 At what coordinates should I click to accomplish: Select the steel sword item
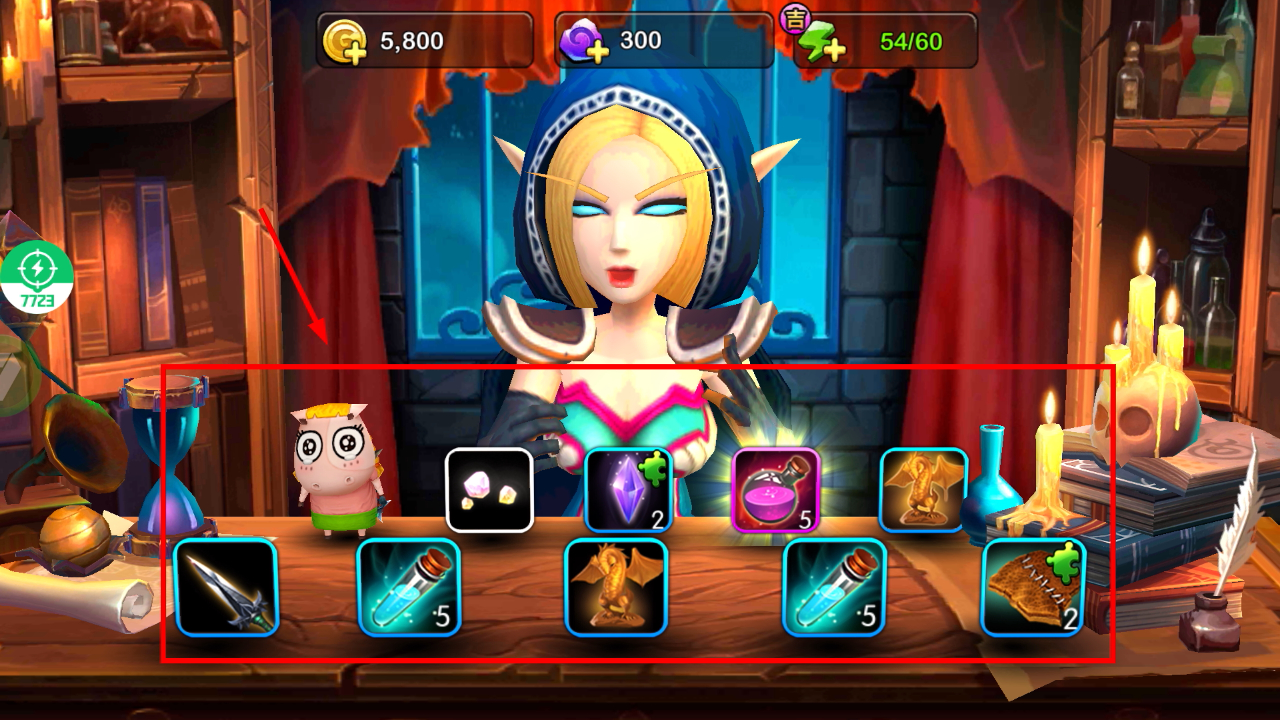click(x=226, y=587)
